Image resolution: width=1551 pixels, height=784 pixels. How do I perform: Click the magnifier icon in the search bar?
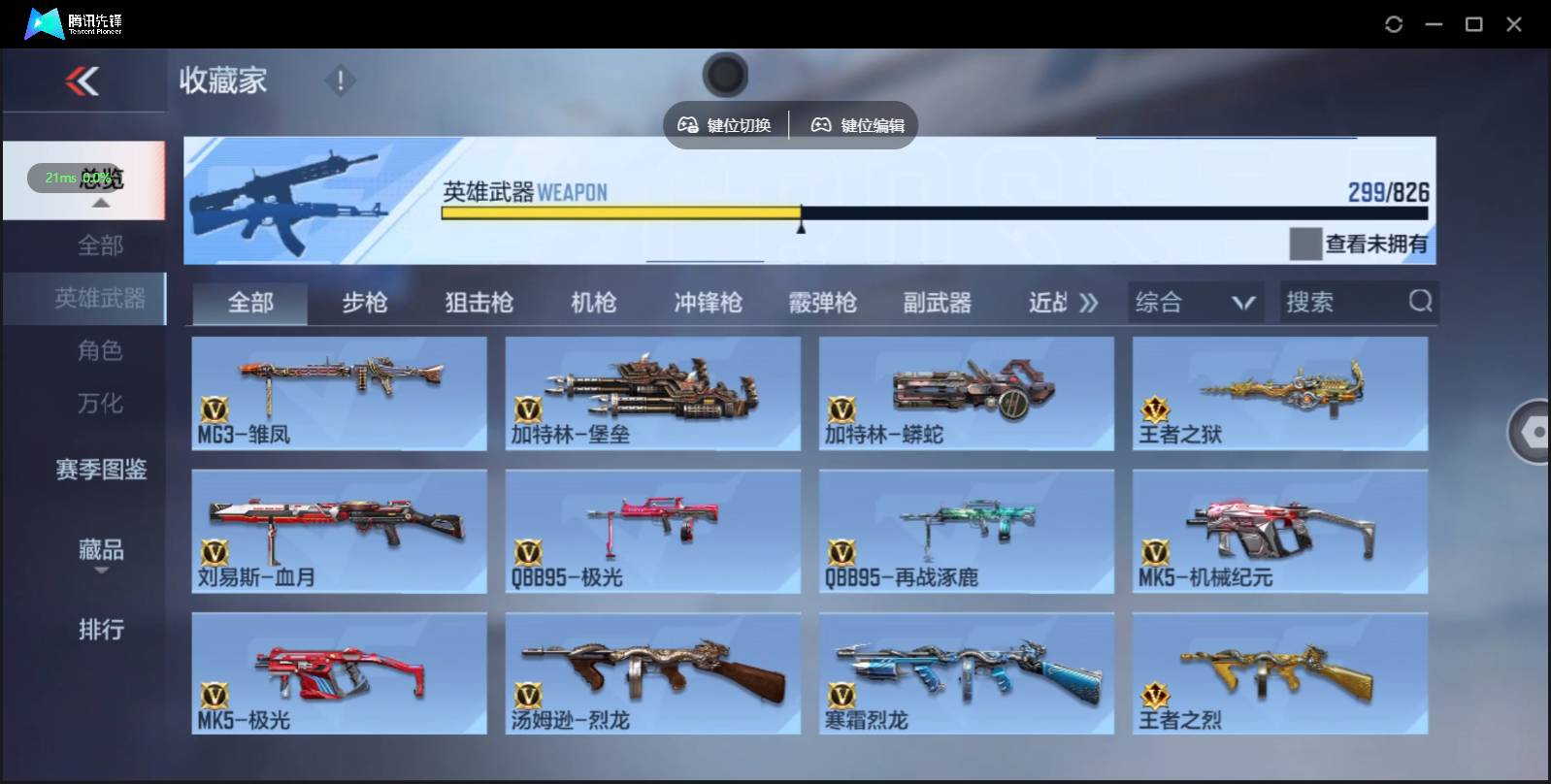pyautogui.click(x=1420, y=302)
